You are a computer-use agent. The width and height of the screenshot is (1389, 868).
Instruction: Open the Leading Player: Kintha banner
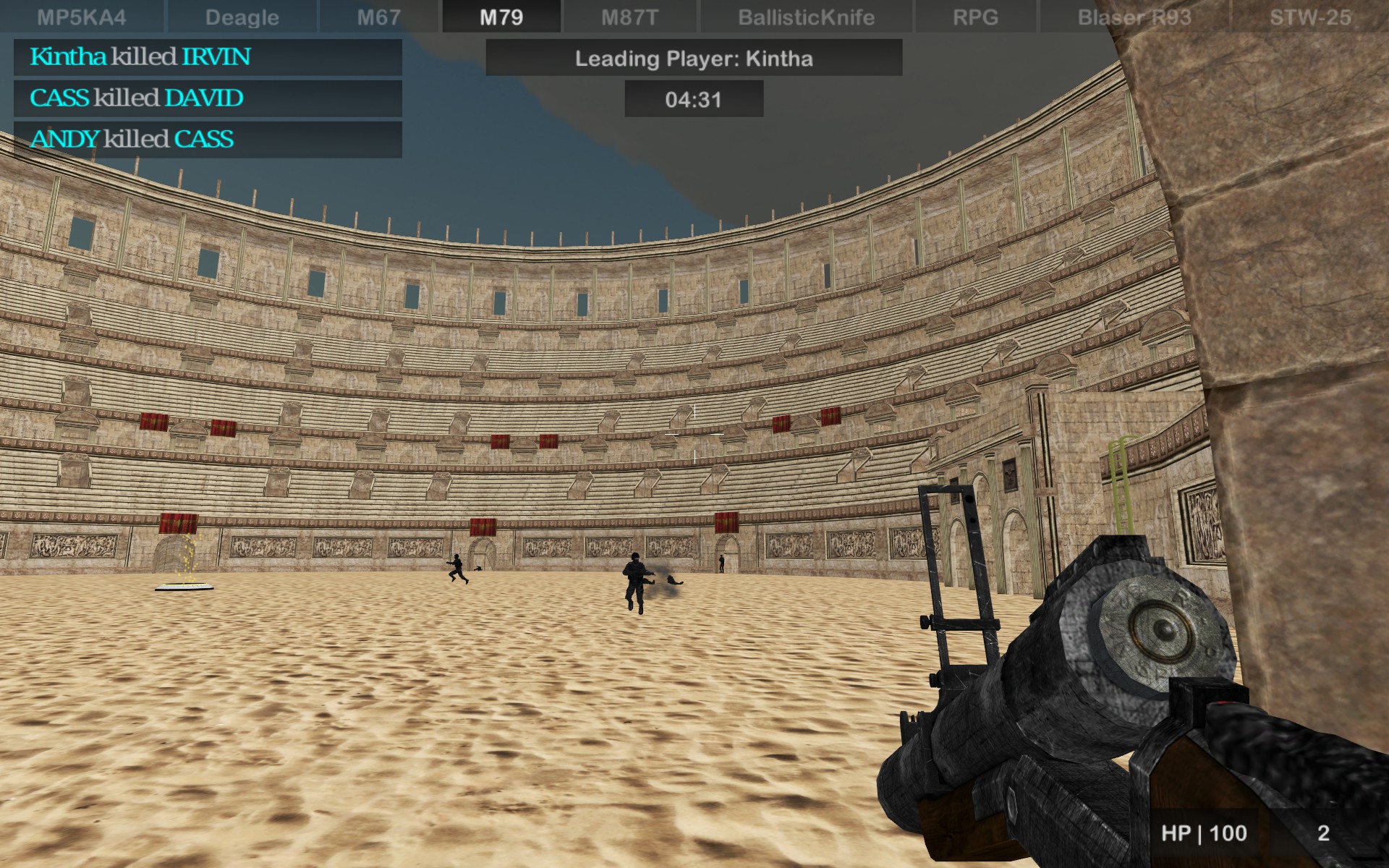[694, 59]
